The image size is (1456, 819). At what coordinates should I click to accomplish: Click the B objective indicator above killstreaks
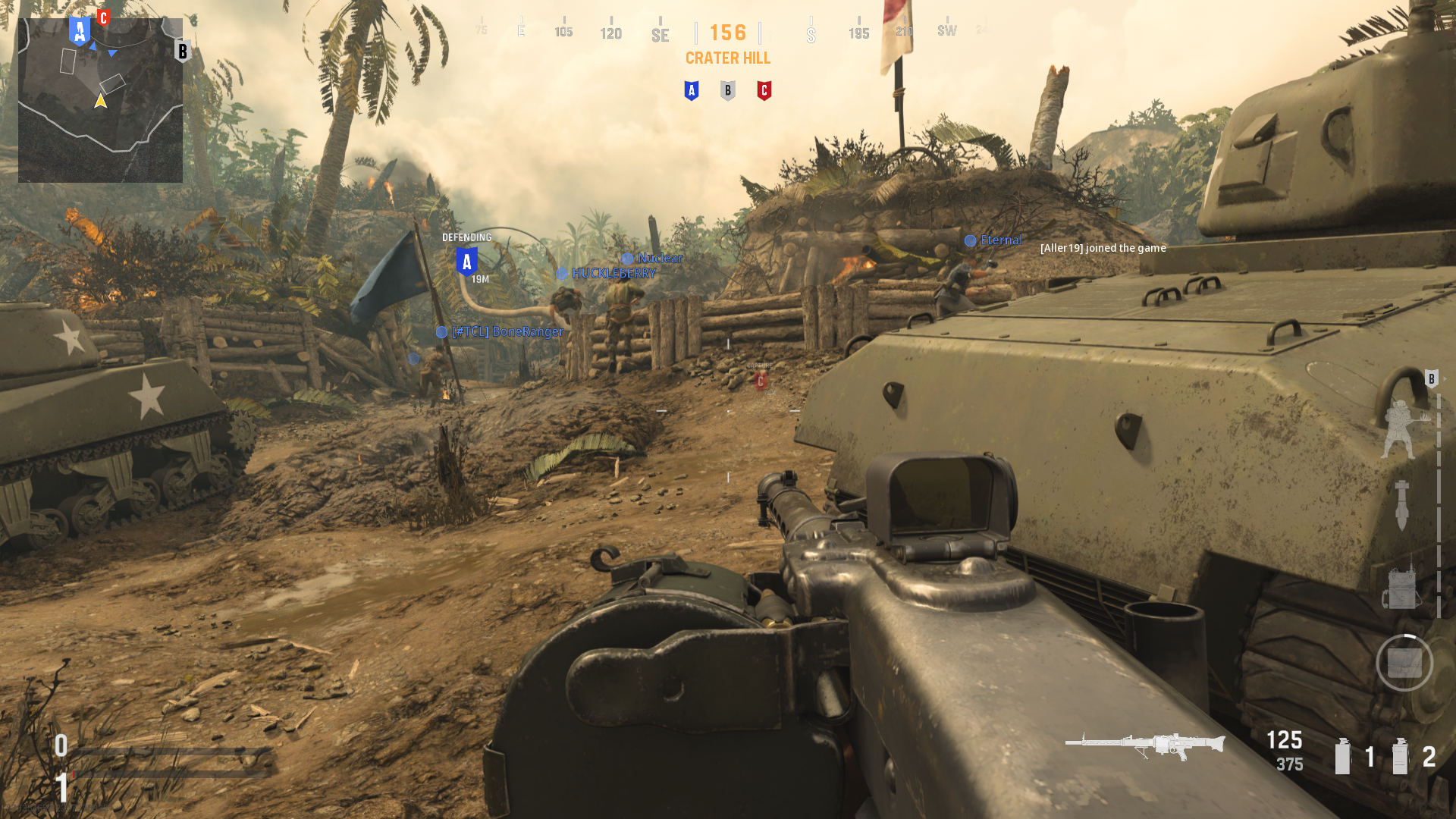click(1431, 378)
